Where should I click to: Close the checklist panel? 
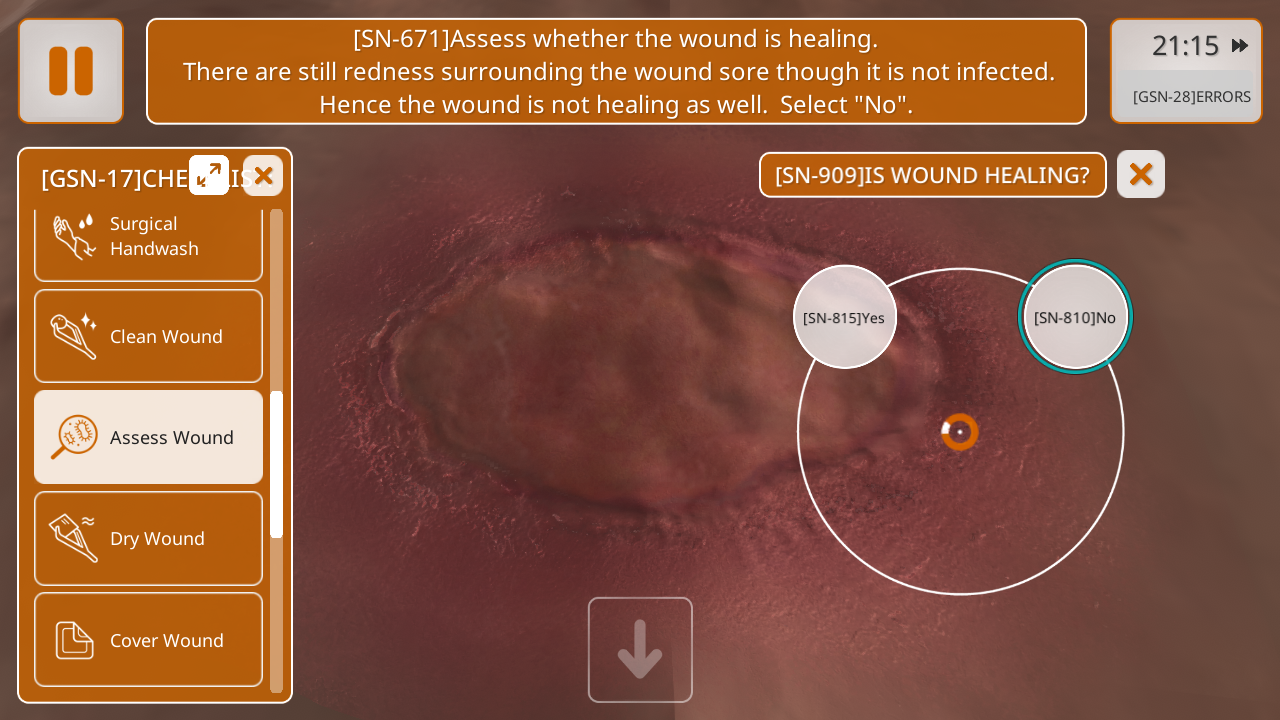coord(263,176)
